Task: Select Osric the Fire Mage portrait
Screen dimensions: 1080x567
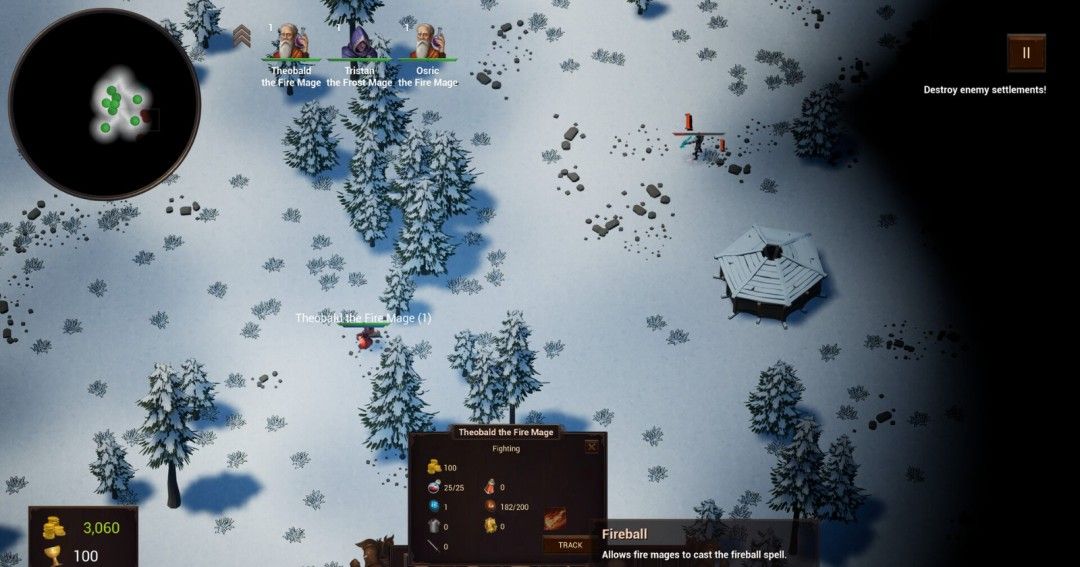Action: 427,42
